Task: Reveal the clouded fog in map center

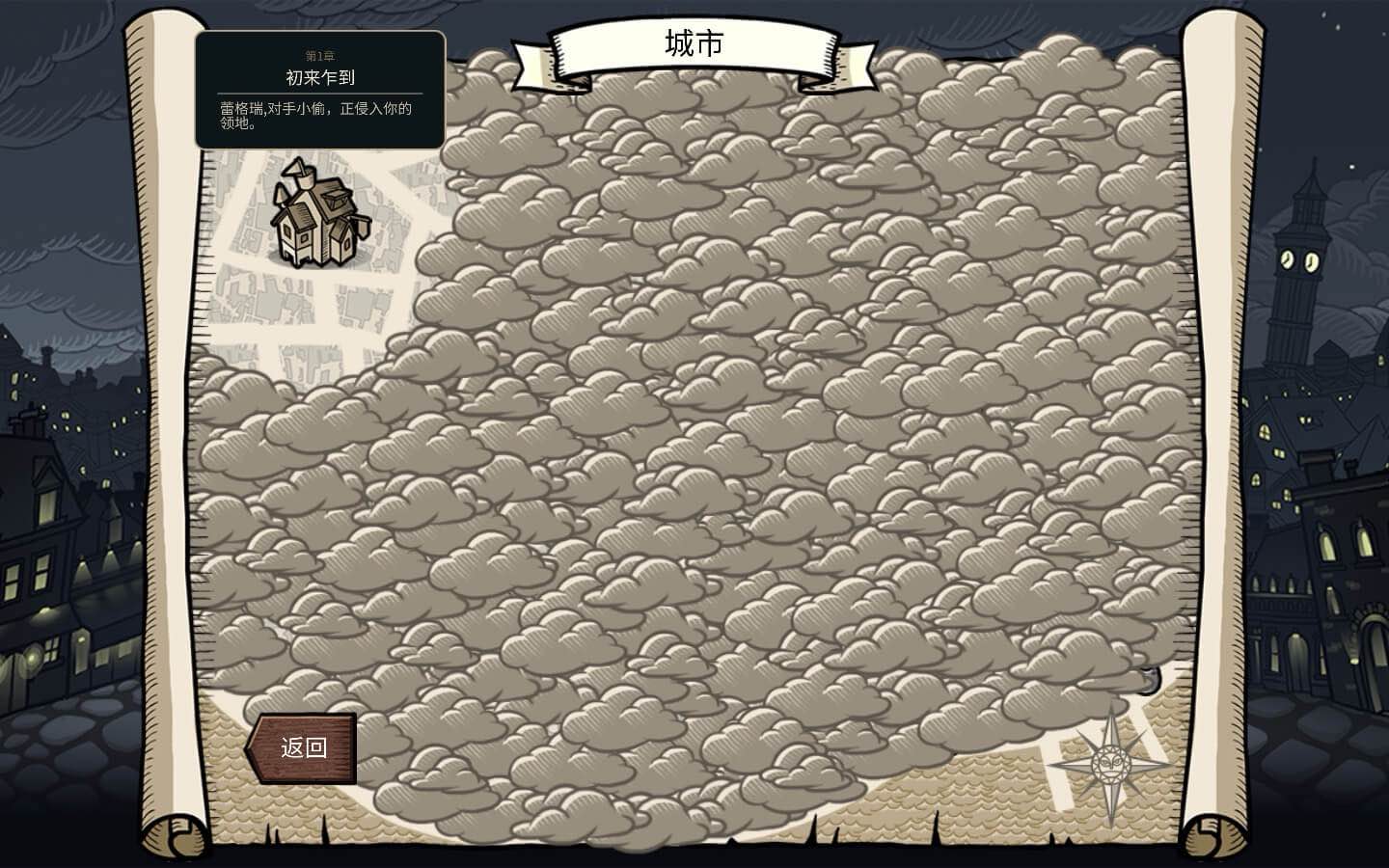Action: click(694, 434)
